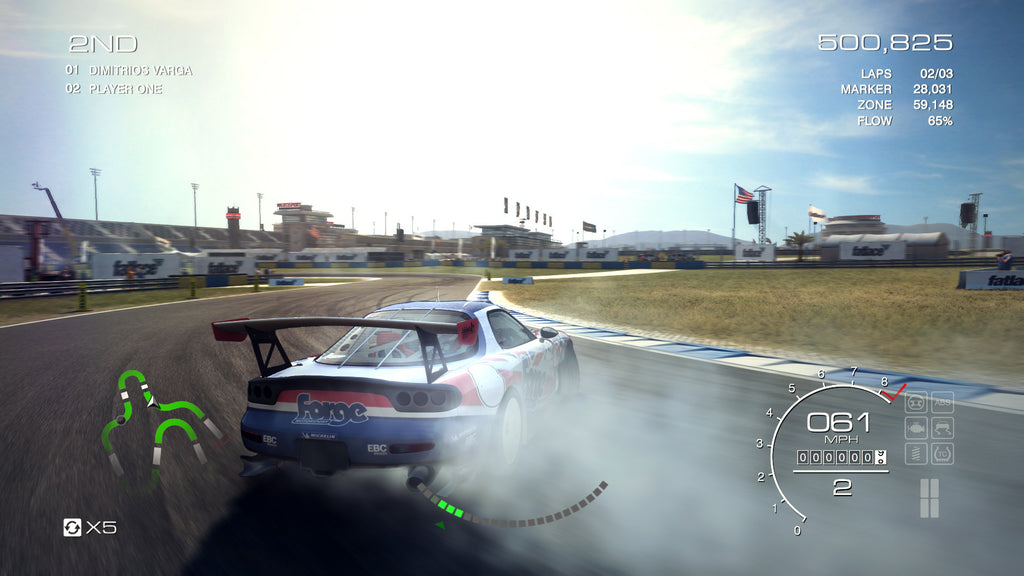Select the steering wheel status icon
This screenshot has width=1024, height=576.
(x=916, y=402)
